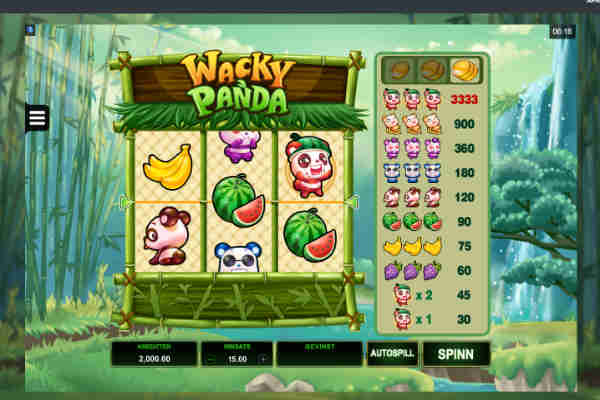Decrease the bet with the minus button
Screen dimensions: 600x400
(x=210, y=358)
